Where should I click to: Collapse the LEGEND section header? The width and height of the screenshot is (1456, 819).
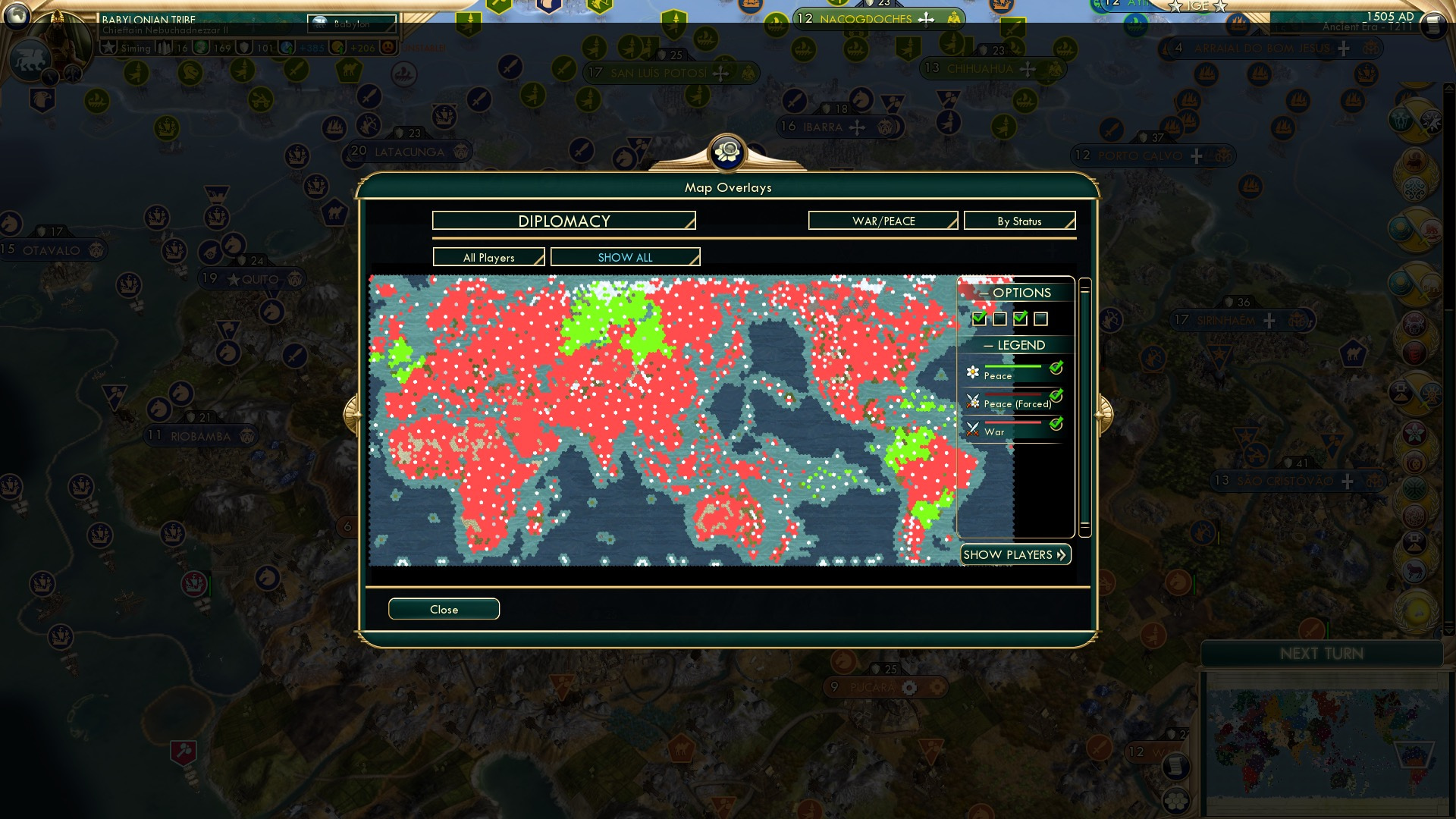(1015, 345)
